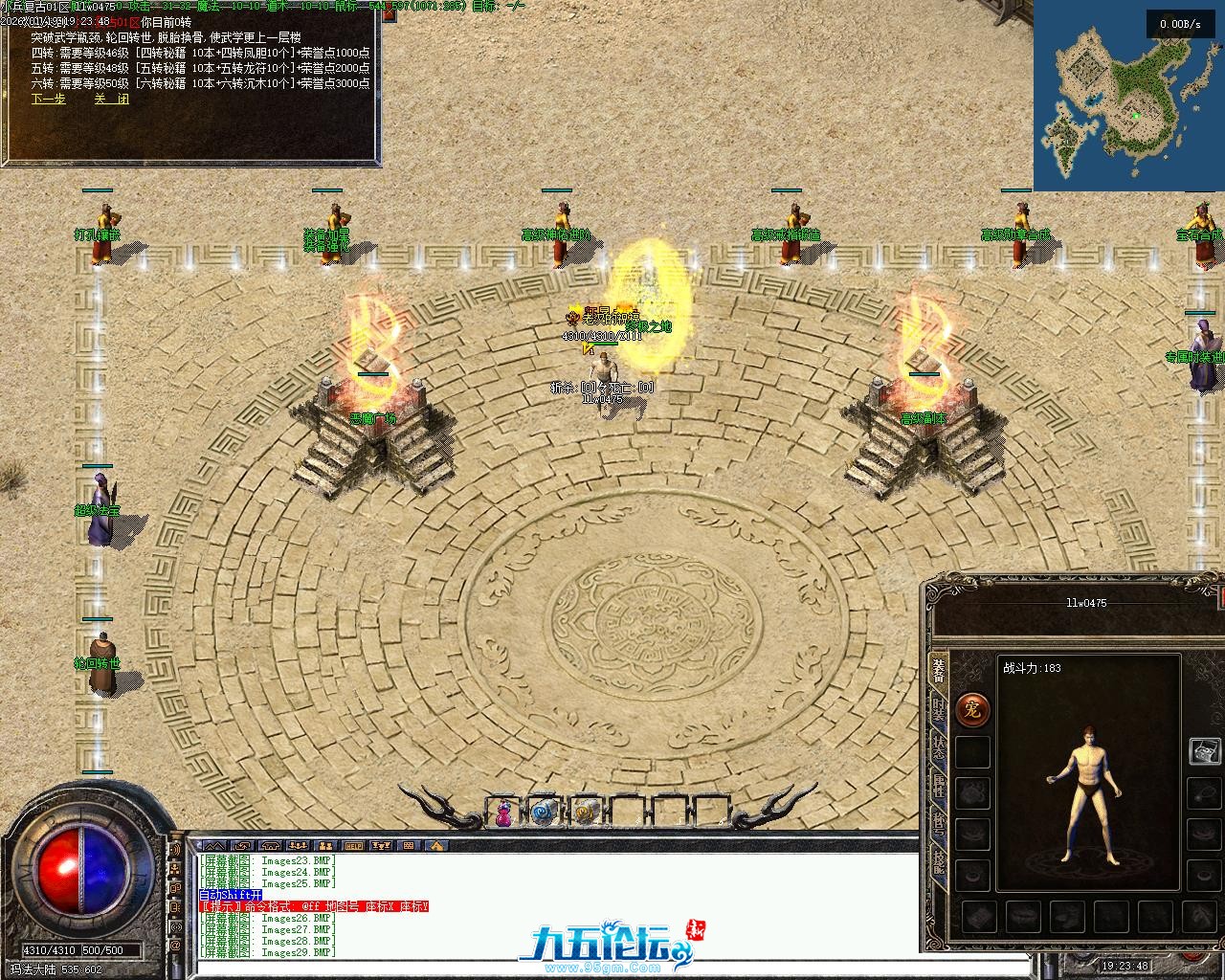The image size is (1225, 980).
Task: Use the yellow scroll in the hotbar
Action: click(585, 813)
